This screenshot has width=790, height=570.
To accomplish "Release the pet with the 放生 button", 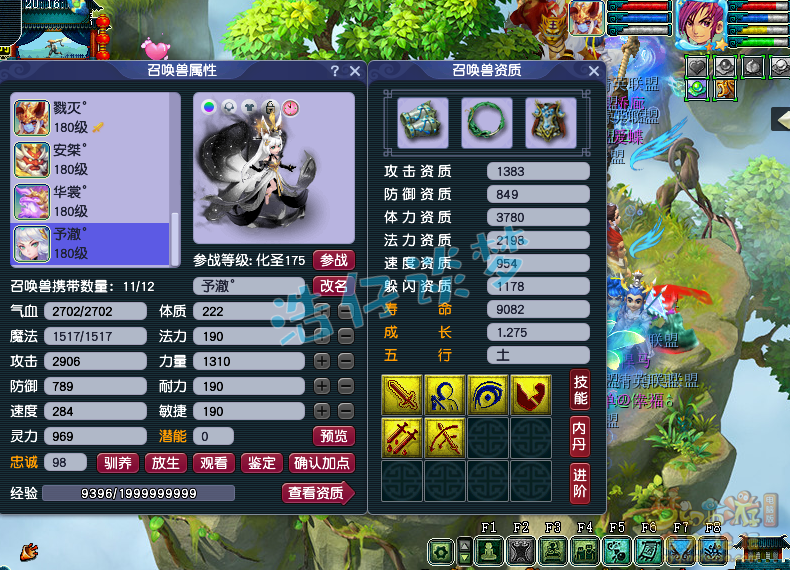I will (x=164, y=463).
